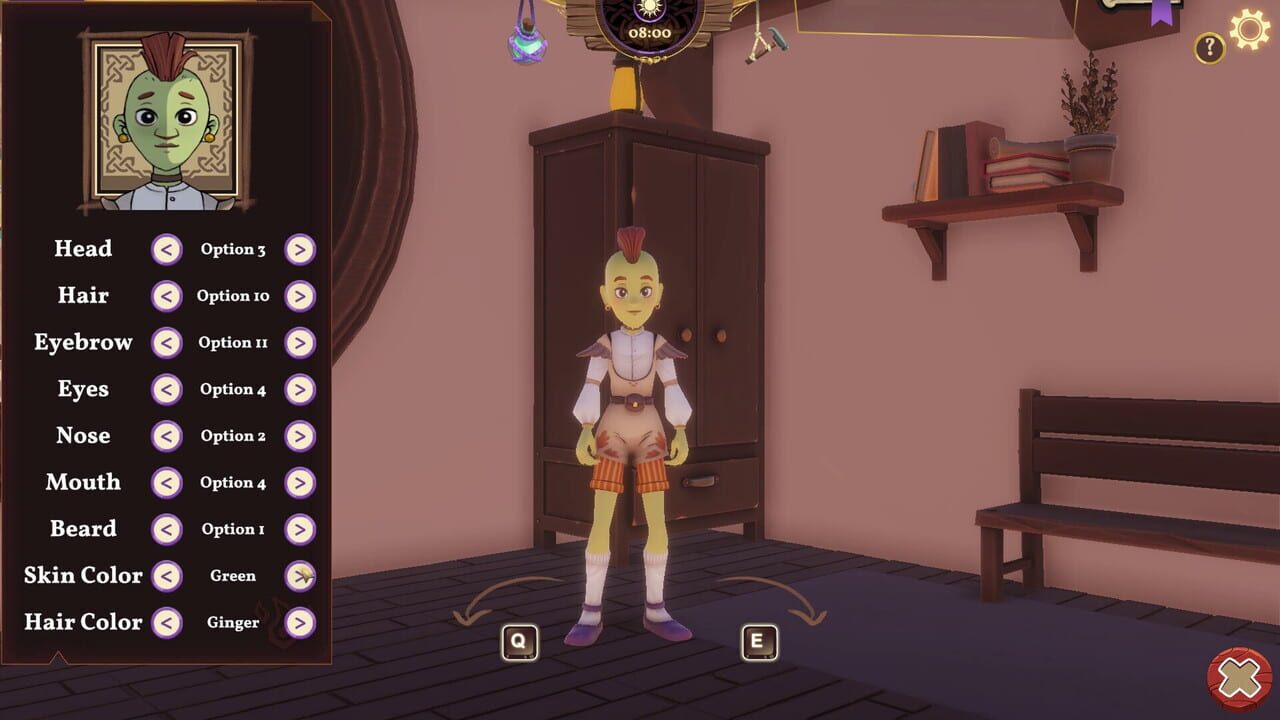Pick the previous Mouth option

[166, 482]
